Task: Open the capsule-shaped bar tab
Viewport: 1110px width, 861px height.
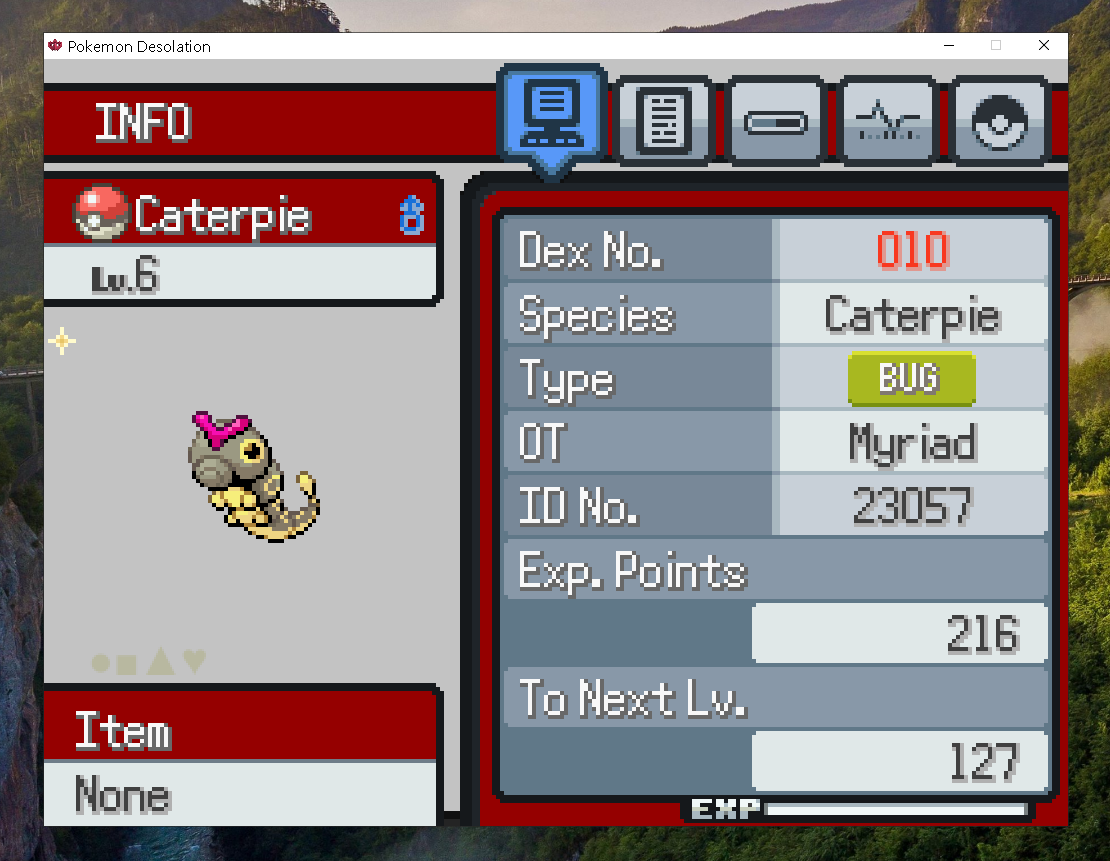Action: click(x=776, y=123)
